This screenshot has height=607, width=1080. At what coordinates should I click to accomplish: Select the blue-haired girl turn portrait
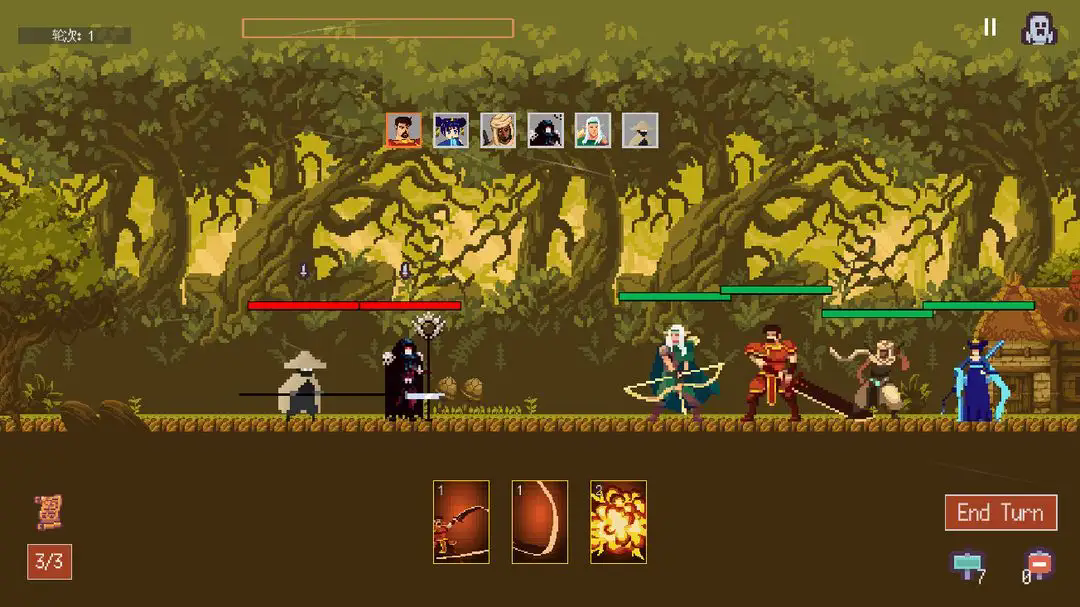[451, 130]
